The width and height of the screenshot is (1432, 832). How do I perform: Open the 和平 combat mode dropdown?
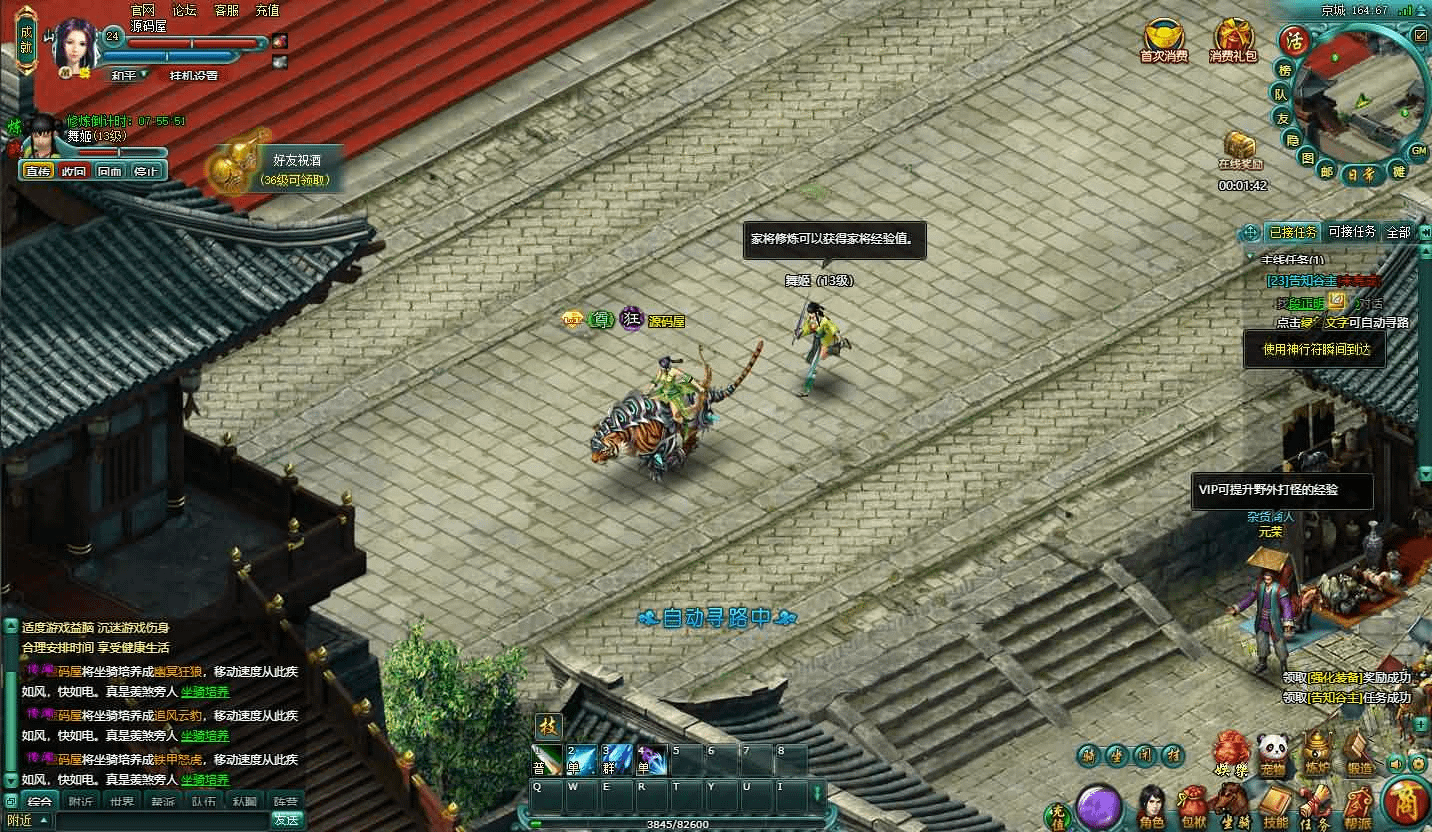(128, 75)
